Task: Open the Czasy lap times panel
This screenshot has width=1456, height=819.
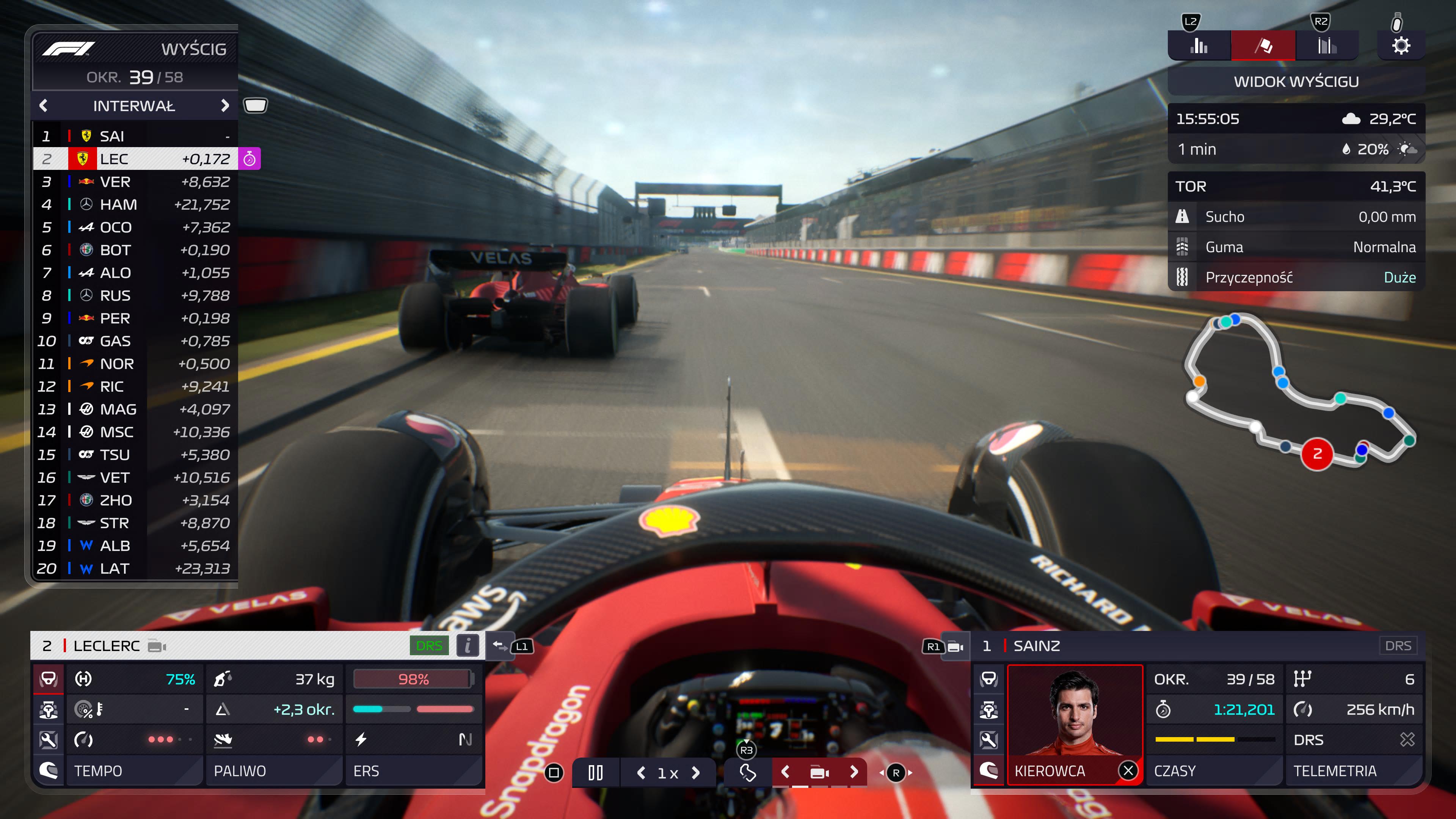Action: click(x=1214, y=770)
